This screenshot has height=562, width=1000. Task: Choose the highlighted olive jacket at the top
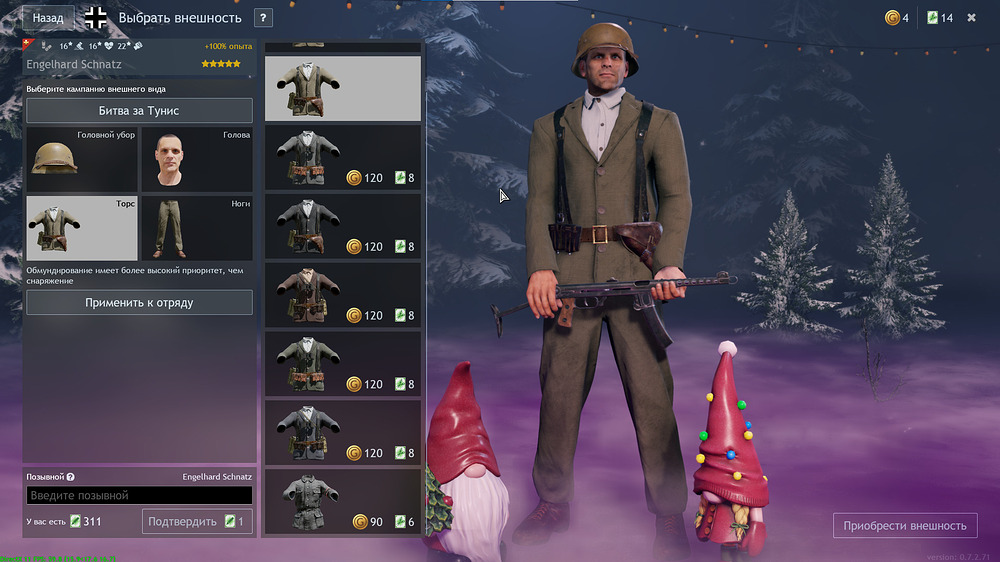point(343,88)
